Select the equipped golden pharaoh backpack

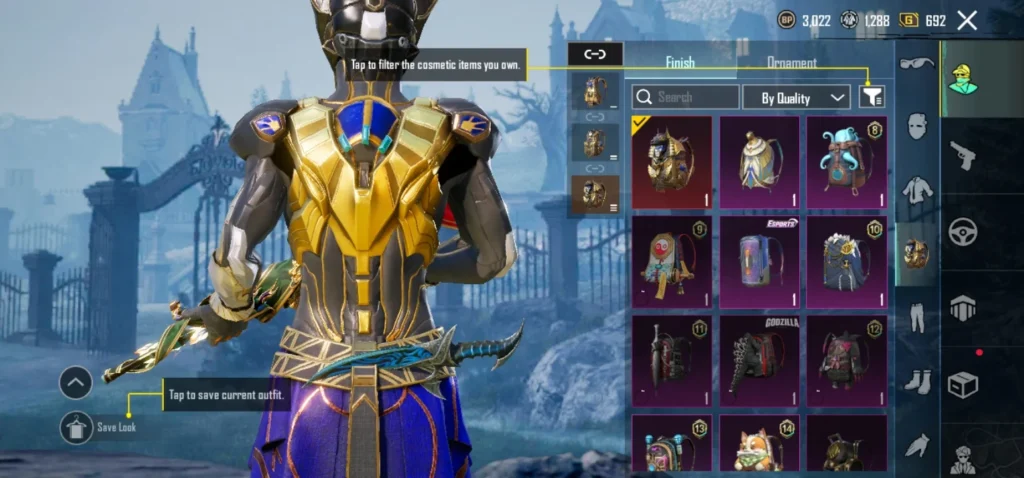672,162
